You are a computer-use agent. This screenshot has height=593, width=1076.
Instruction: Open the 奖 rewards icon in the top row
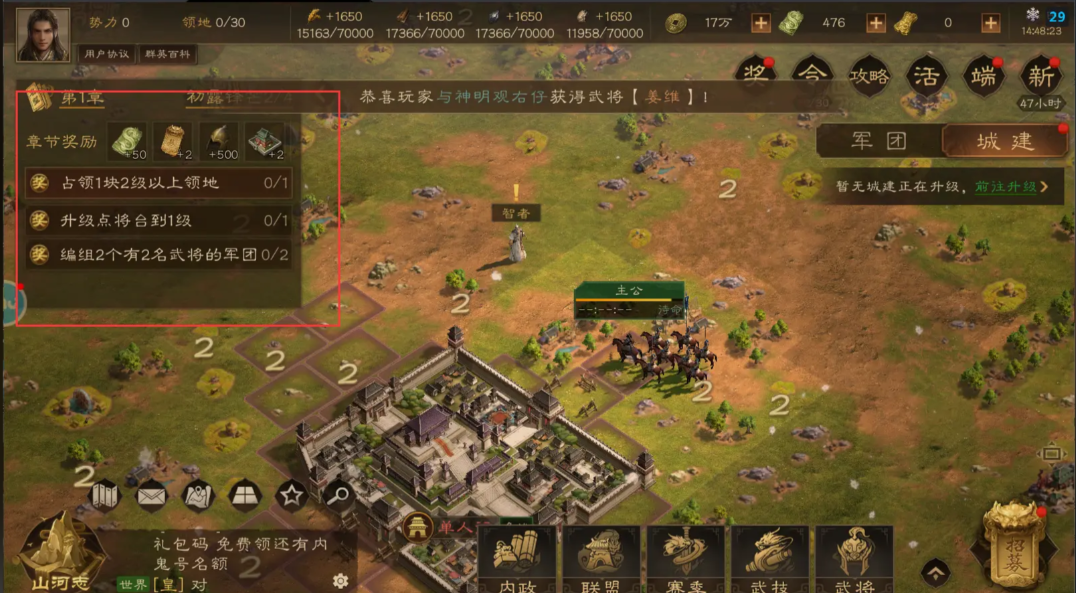(x=757, y=75)
